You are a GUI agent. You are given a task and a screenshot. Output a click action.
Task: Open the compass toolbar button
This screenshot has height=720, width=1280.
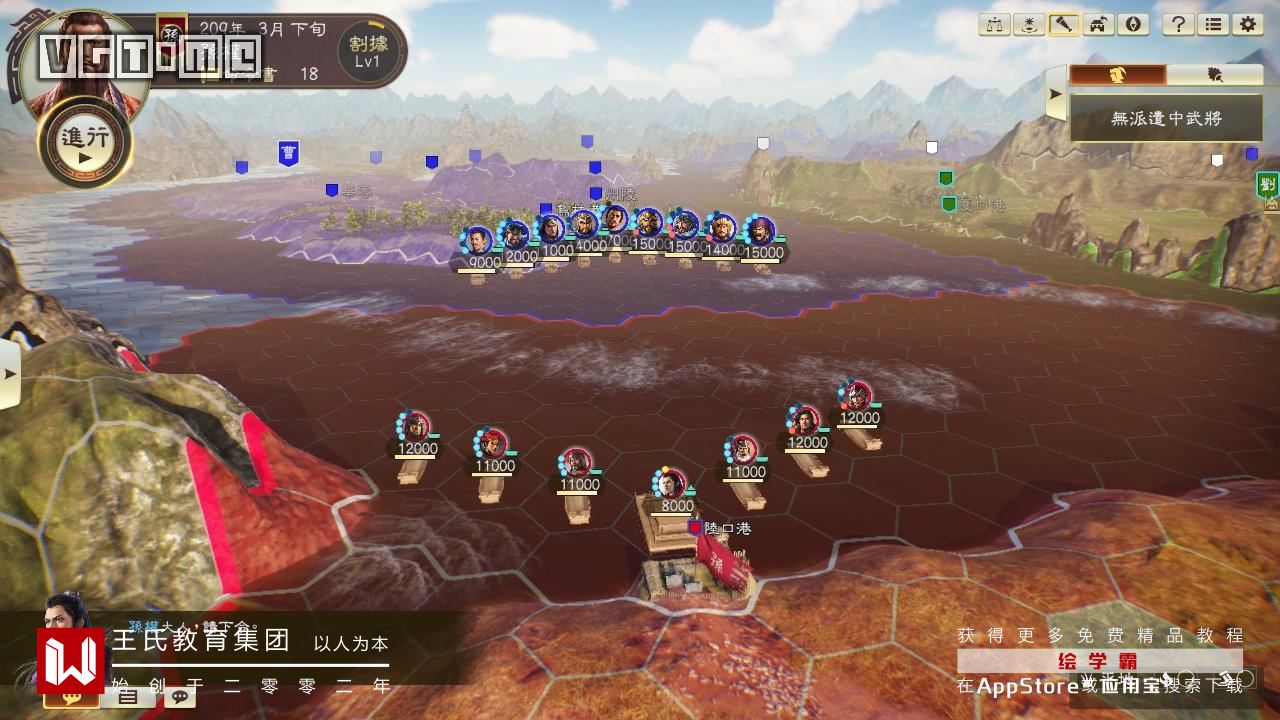(1133, 24)
